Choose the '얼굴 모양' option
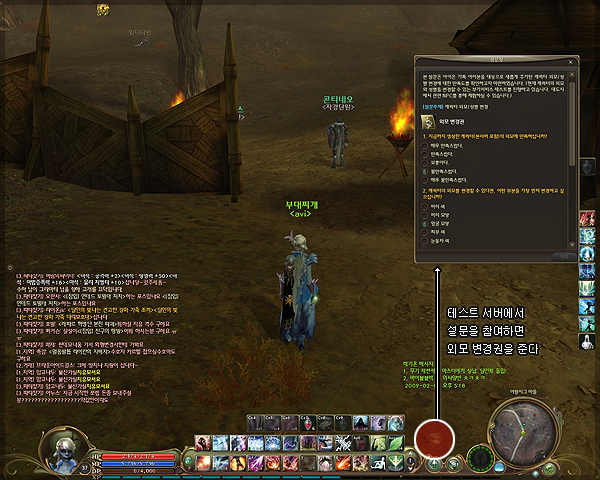 [x=425, y=224]
